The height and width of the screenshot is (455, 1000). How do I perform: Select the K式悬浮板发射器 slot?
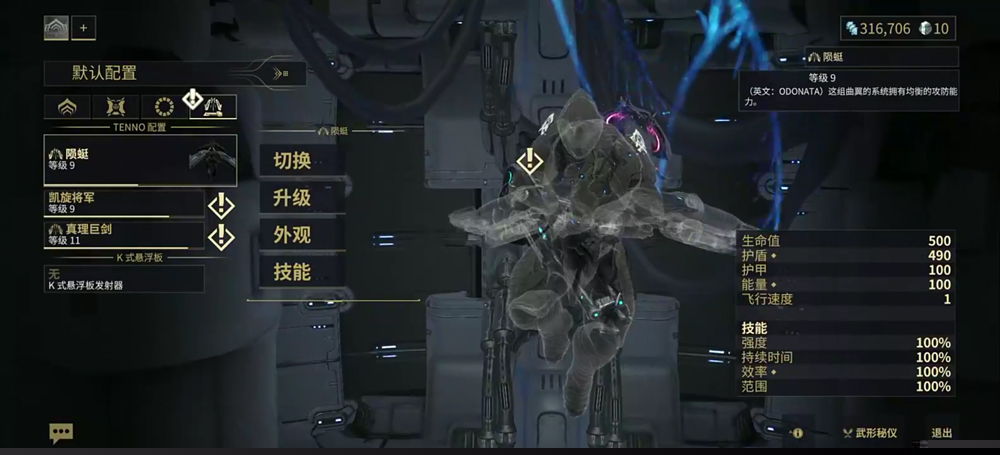[x=123, y=279]
